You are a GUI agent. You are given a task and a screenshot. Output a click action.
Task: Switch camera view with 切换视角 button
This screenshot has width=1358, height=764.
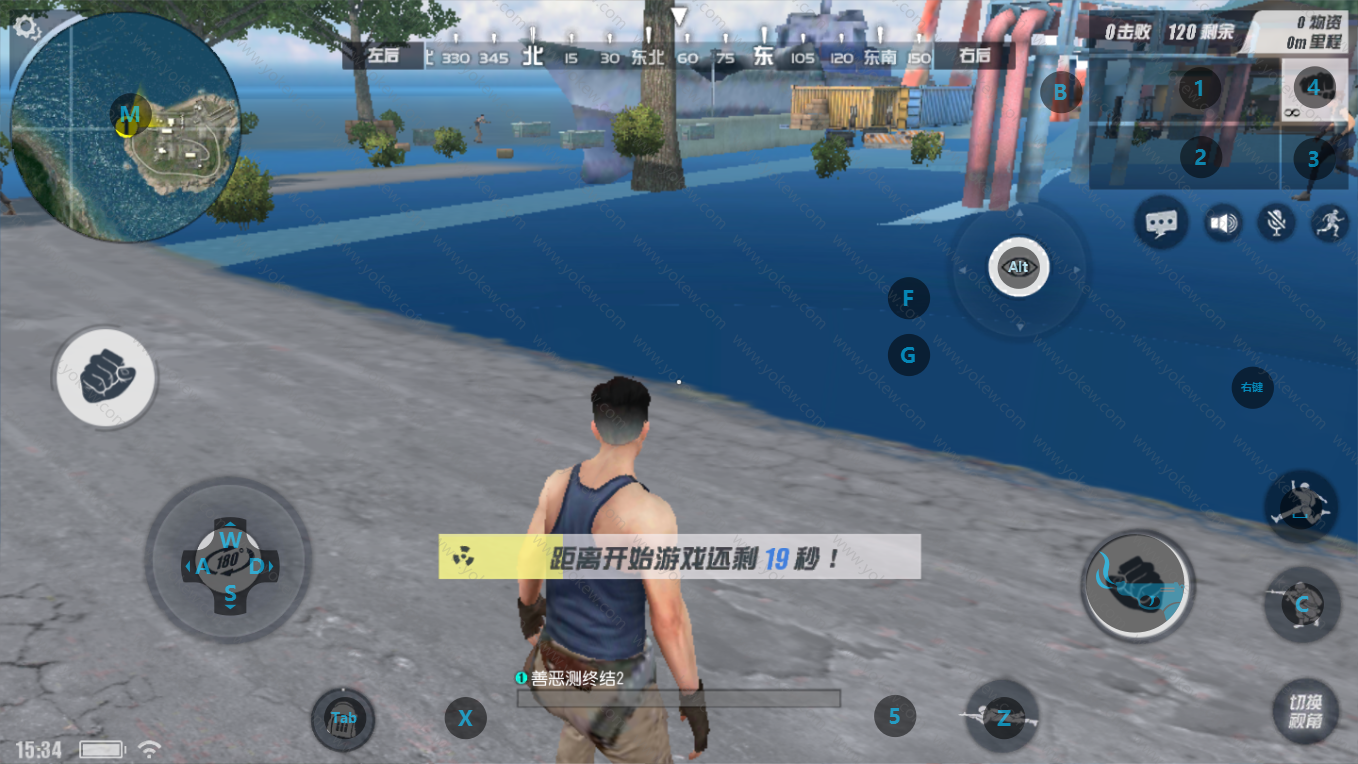(x=1305, y=710)
